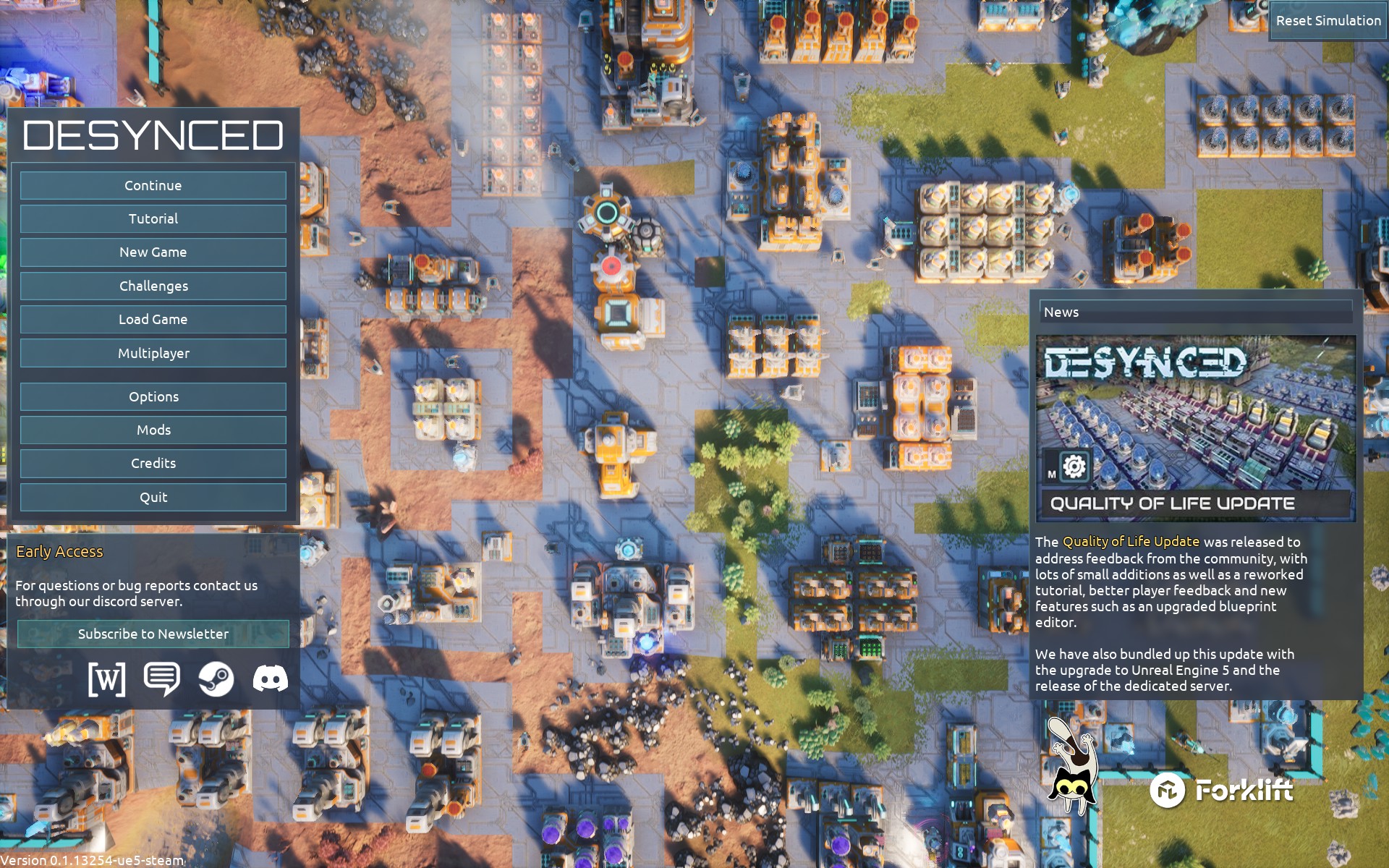Open the Options screen
Screen dimensions: 1389x868
click(x=153, y=397)
